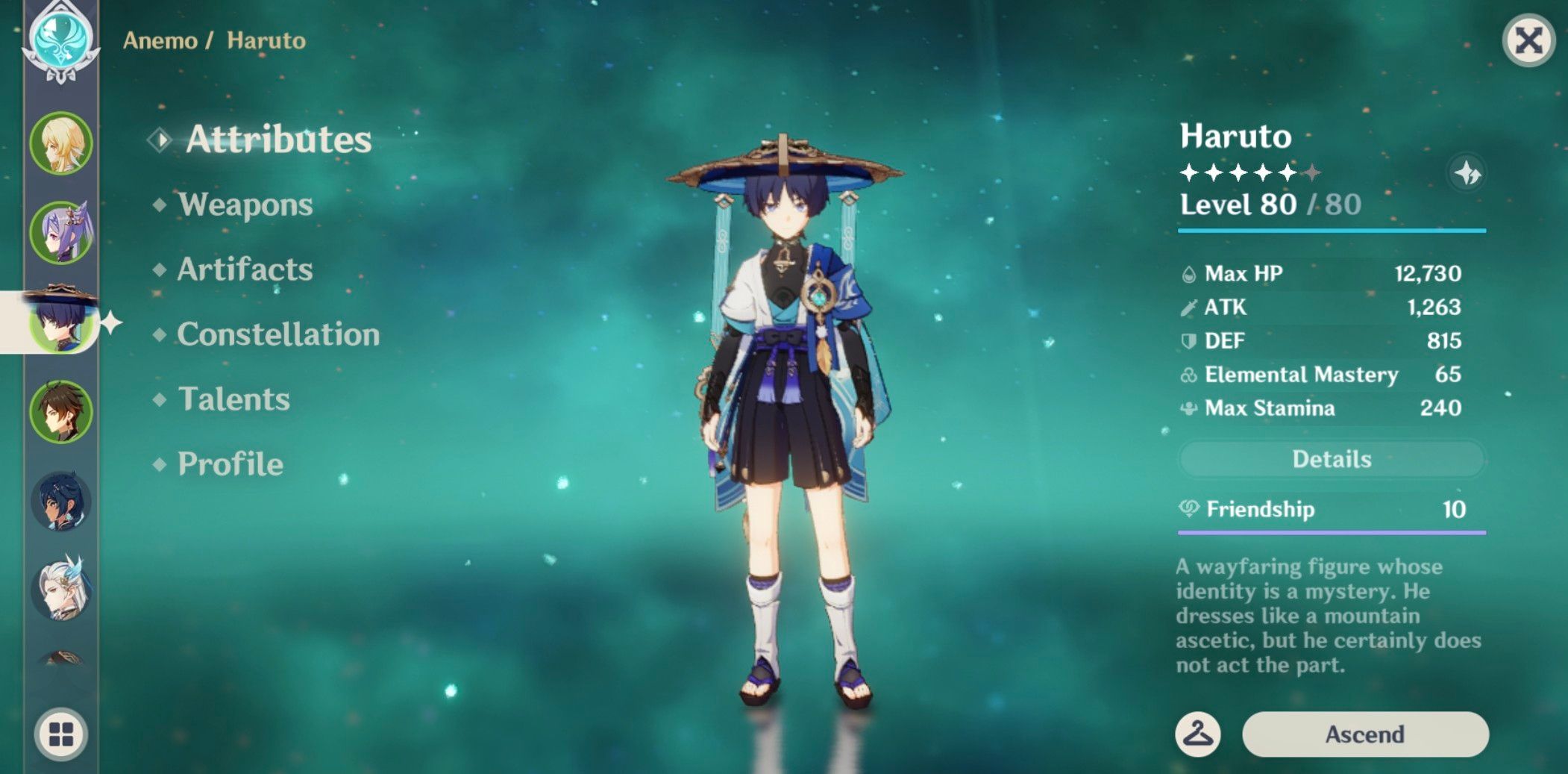Switch to the Weapons section
1568x774 pixels.
tap(245, 205)
